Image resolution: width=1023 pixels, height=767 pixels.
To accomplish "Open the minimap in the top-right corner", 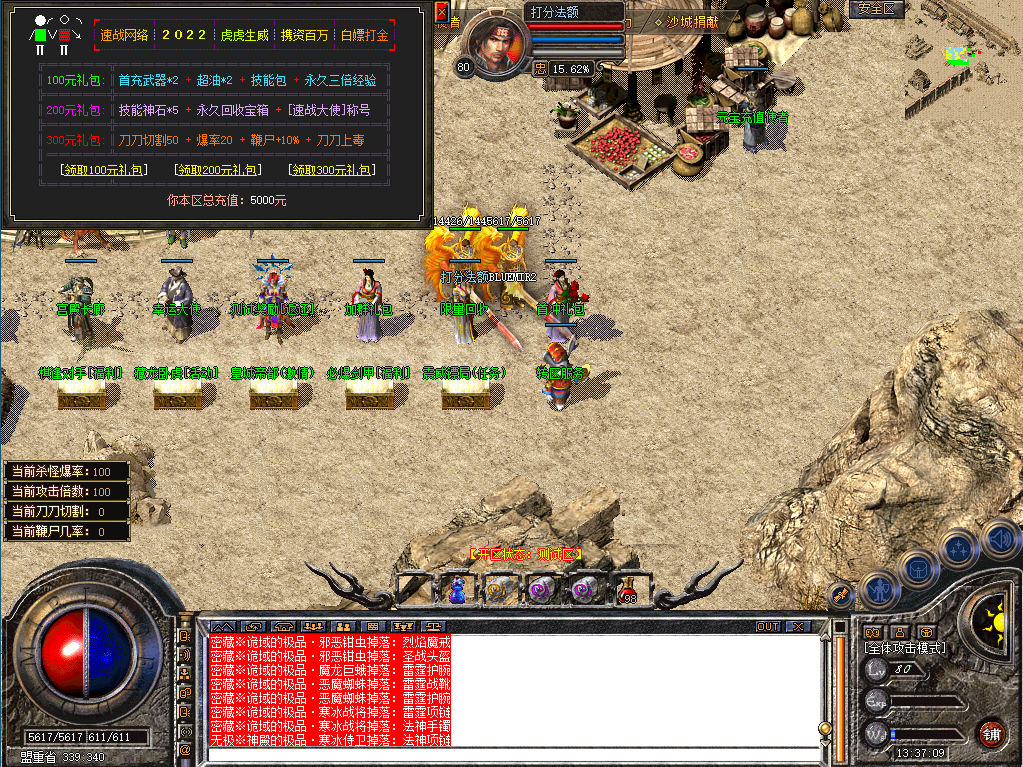I will coord(959,56).
